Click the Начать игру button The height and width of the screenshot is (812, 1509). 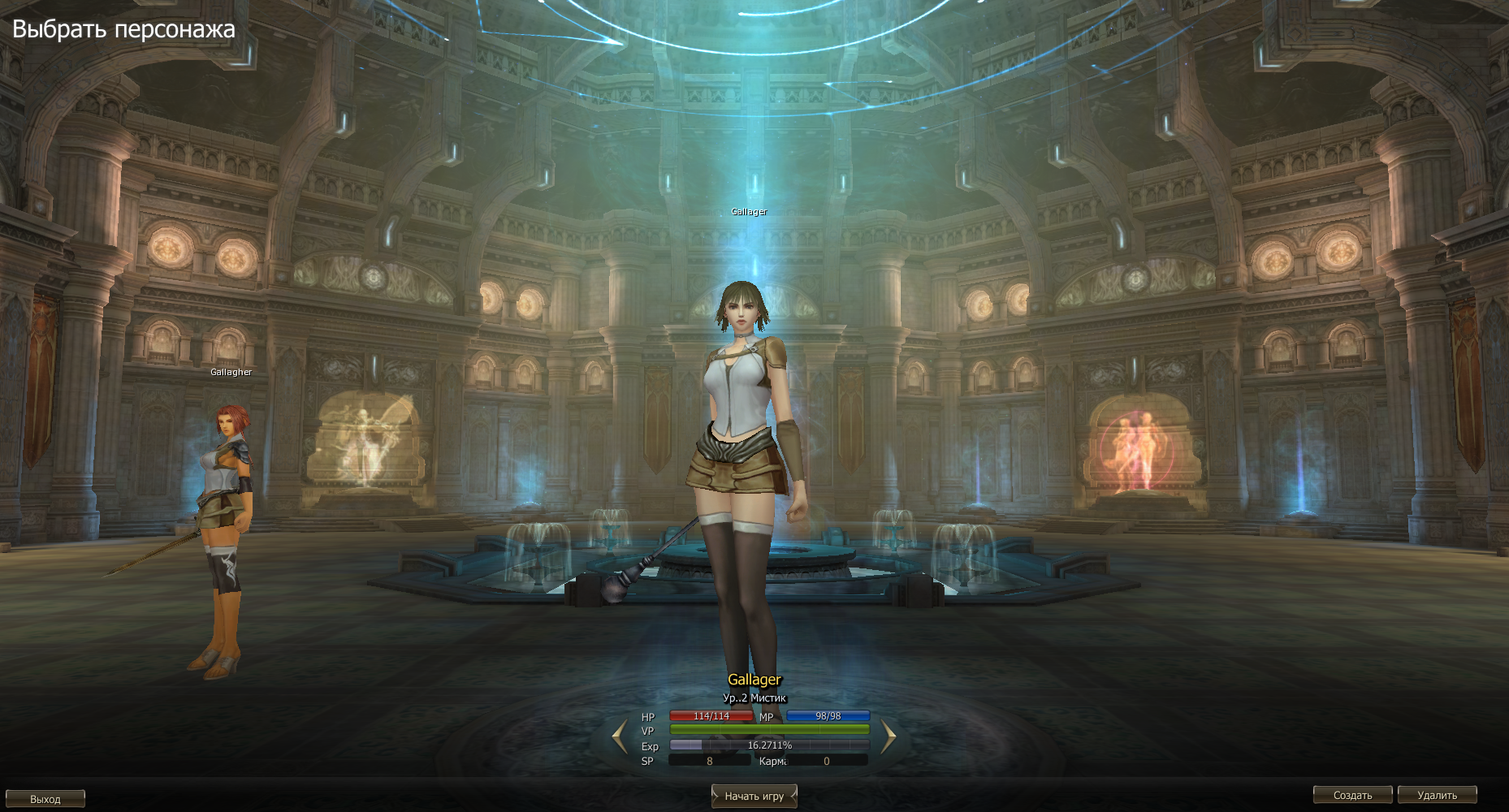754,796
